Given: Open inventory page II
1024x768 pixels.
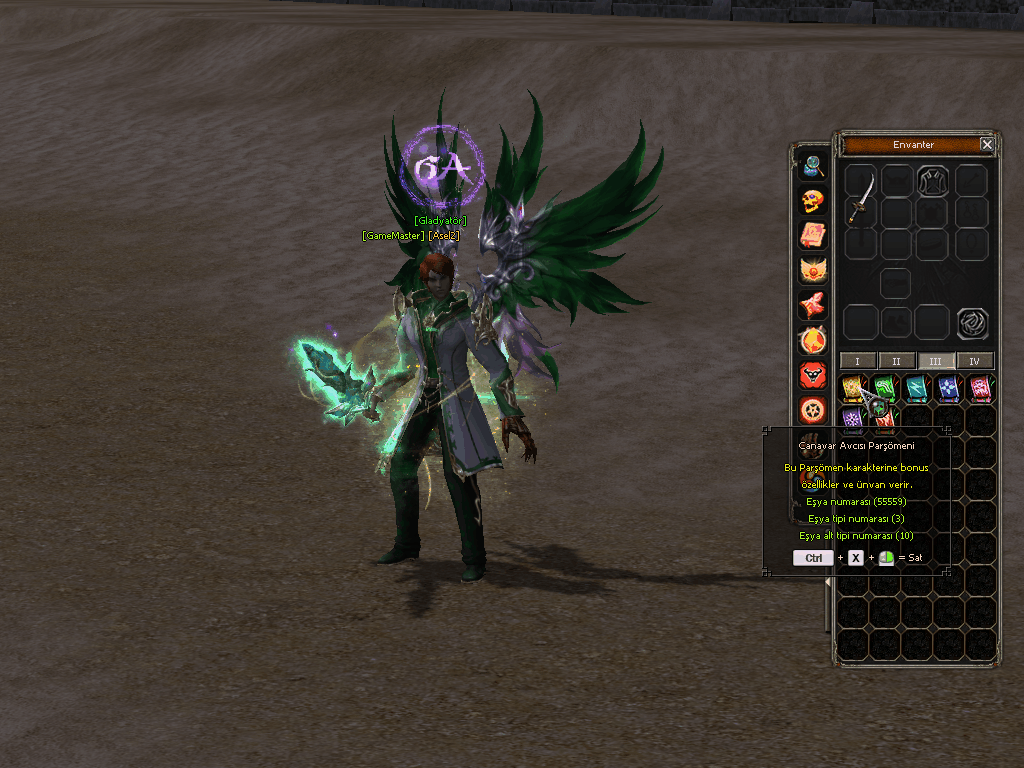Looking at the screenshot, I should 896,361.
